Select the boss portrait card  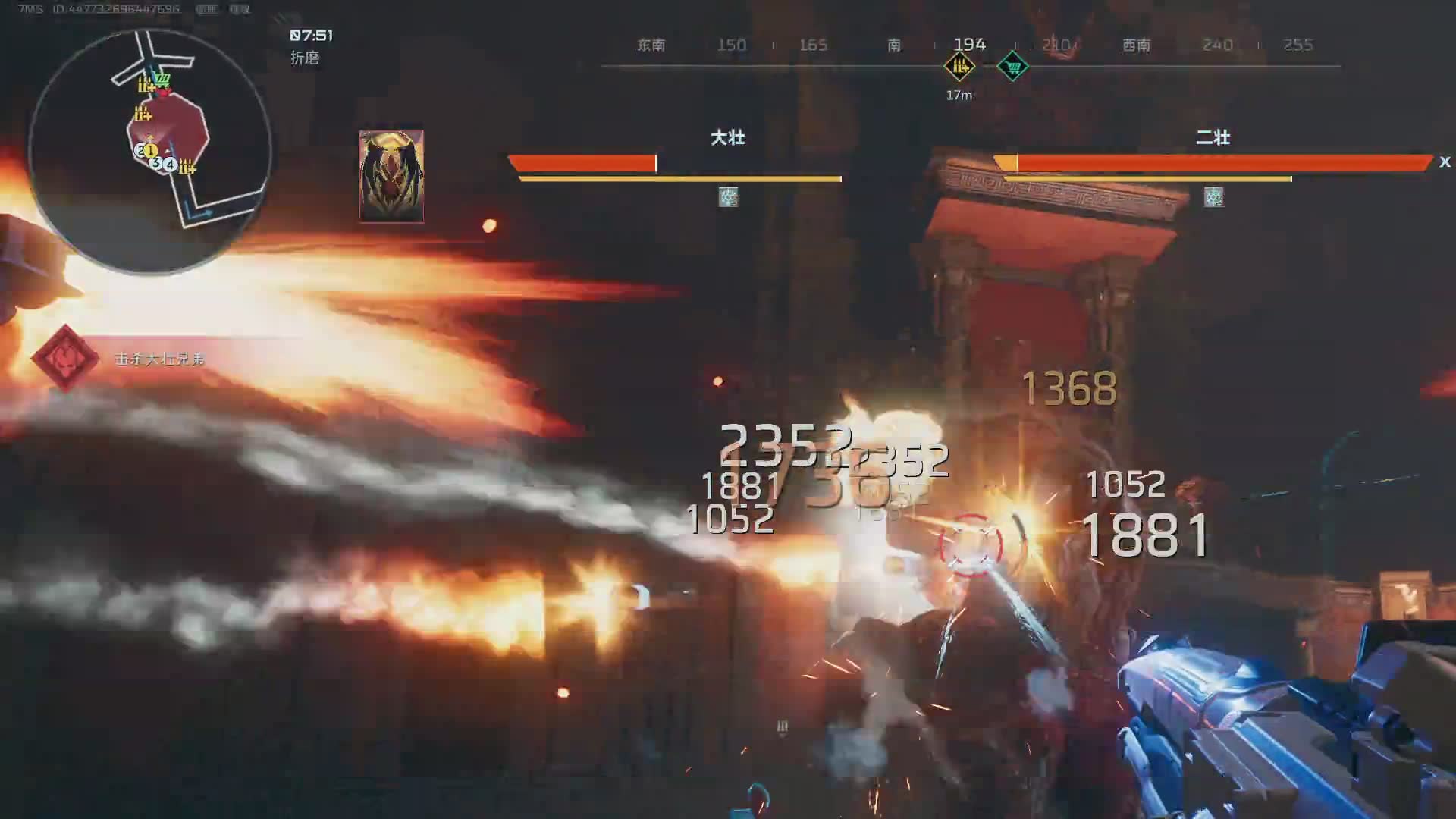click(x=391, y=176)
